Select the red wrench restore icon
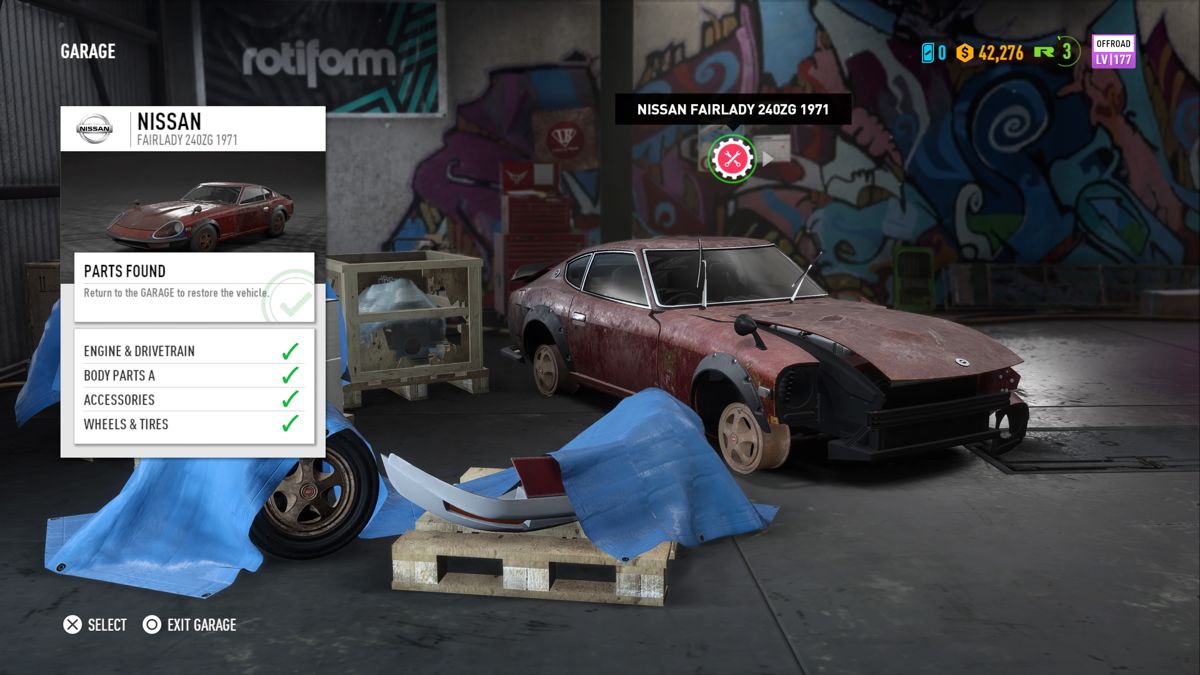Image resolution: width=1200 pixels, height=675 pixels. coord(732,158)
